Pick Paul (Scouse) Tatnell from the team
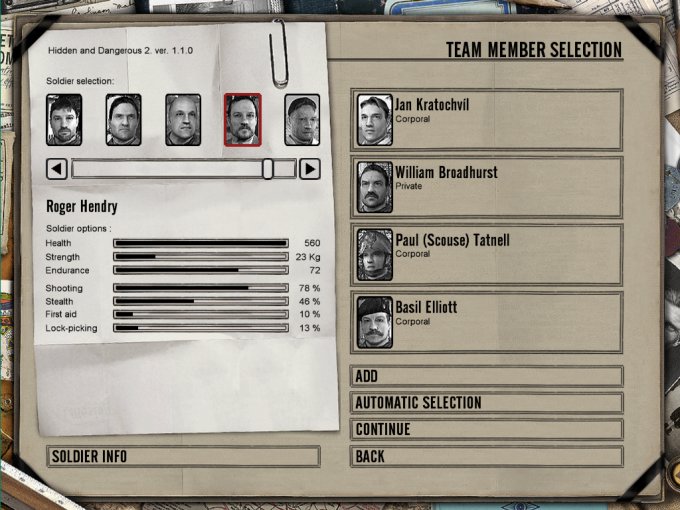 (x=487, y=254)
